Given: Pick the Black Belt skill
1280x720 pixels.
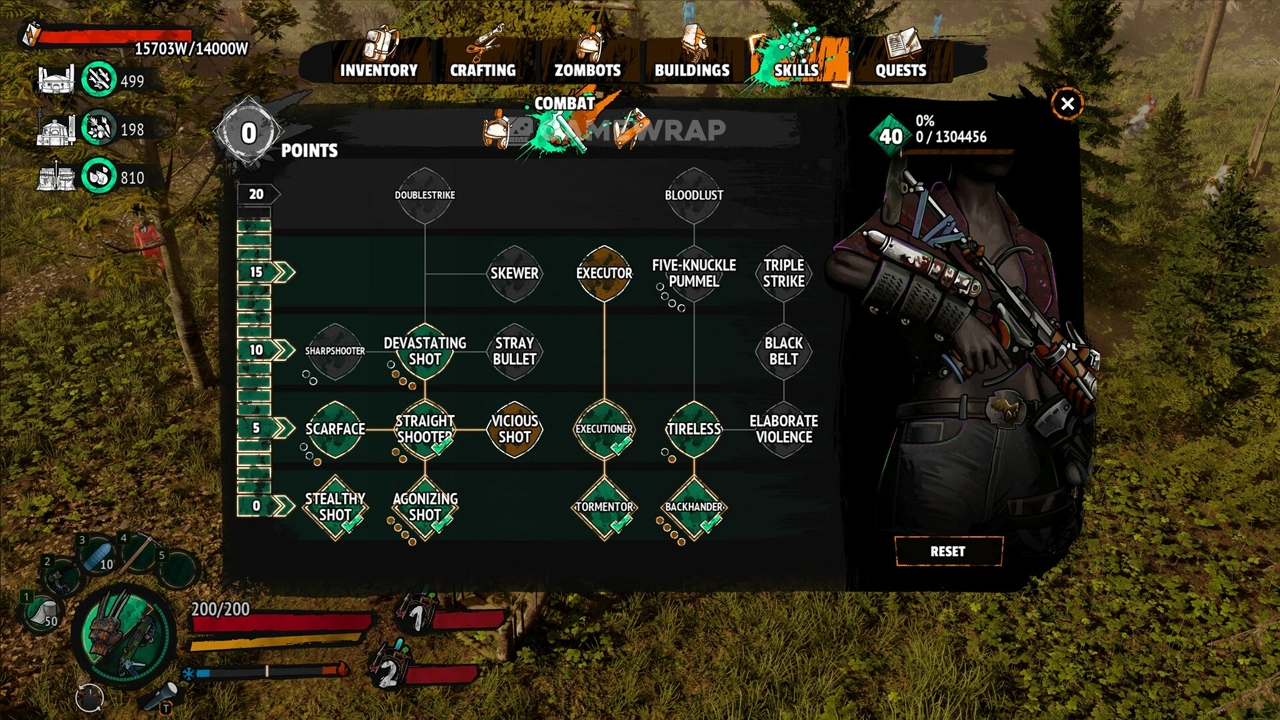Looking at the screenshot, I should pyautogui.click(x=784, y=351).
